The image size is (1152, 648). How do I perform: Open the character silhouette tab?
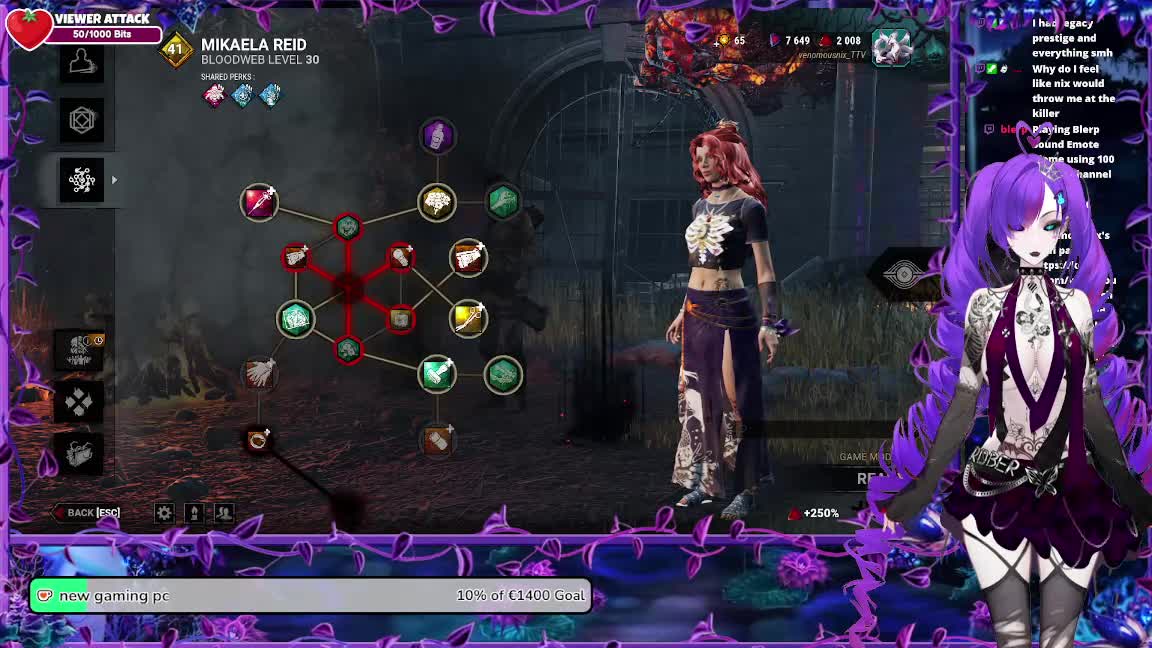(x=82, y=63)
